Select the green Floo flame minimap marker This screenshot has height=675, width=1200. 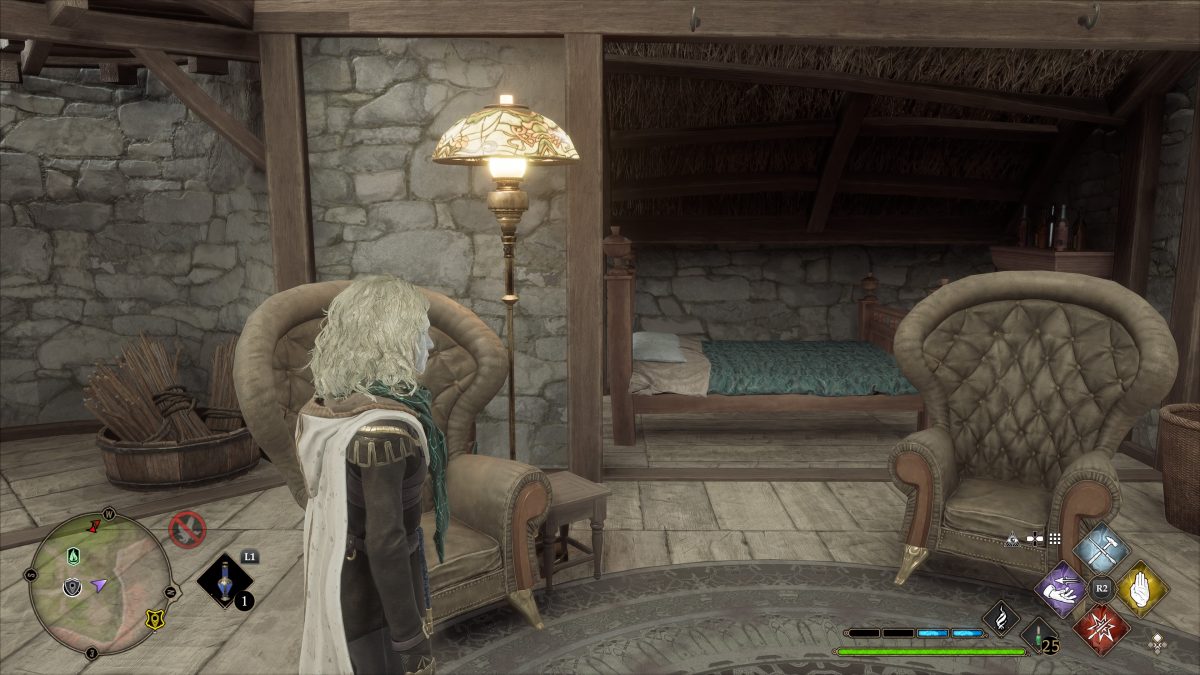(73, 555)
